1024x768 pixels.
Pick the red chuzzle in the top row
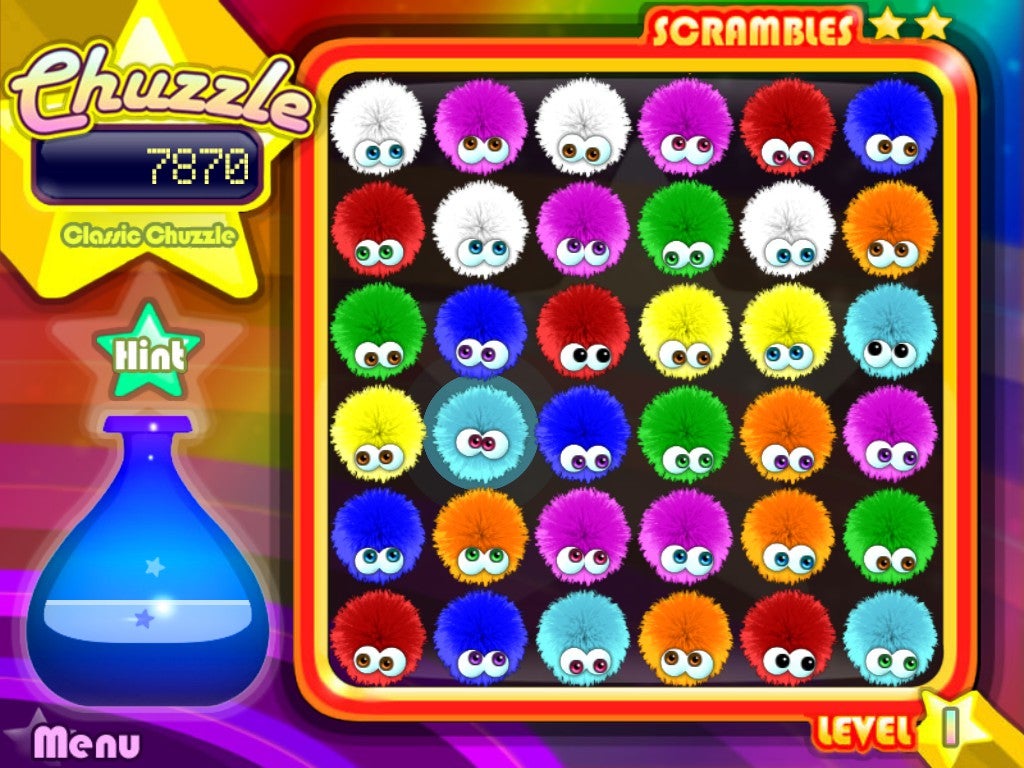pos(788,126)
